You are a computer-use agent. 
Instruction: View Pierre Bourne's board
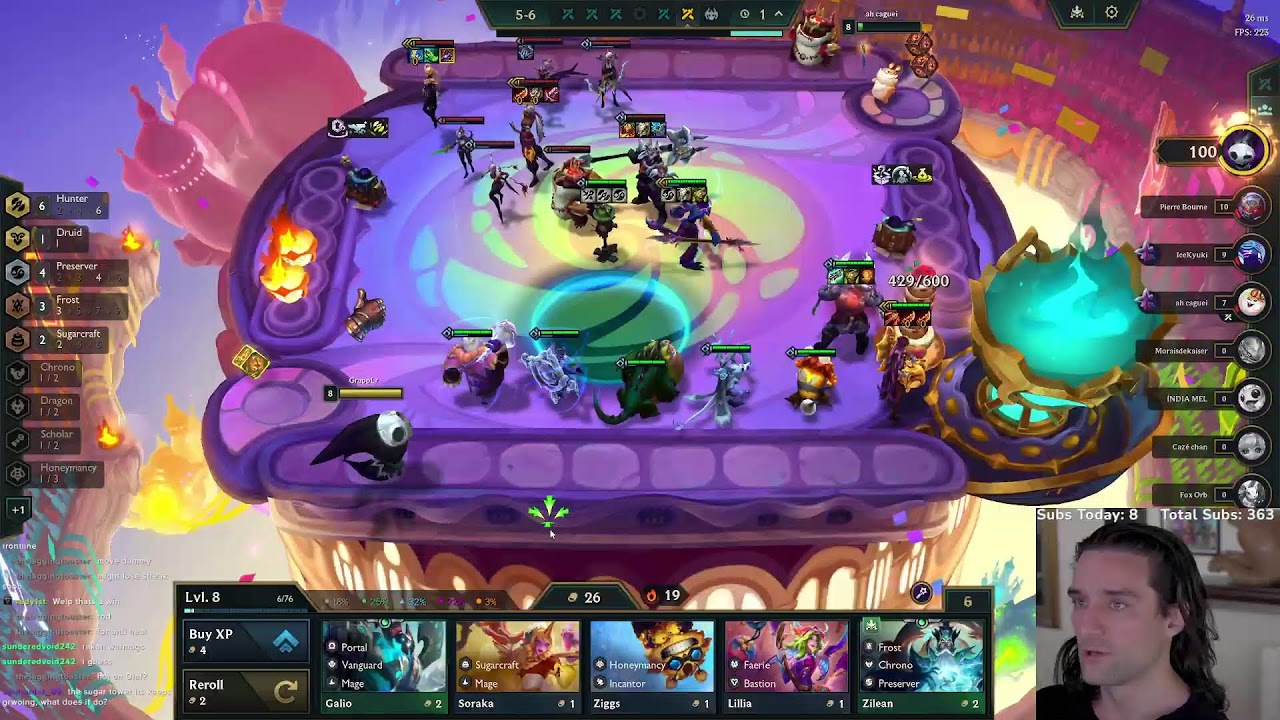[x=1251, y=207]
